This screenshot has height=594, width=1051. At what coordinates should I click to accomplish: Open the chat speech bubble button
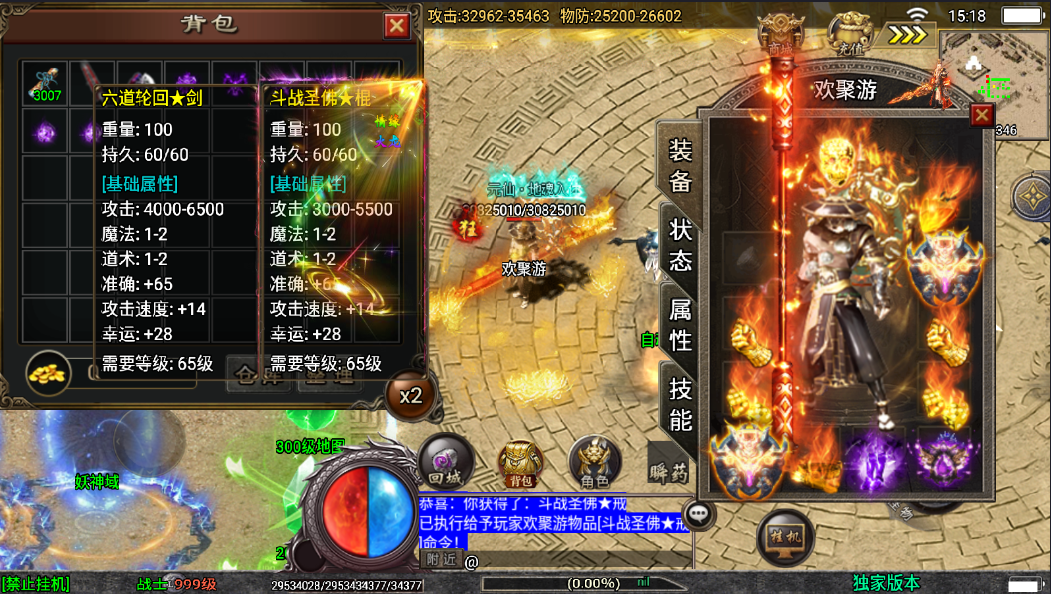(700, 514)
